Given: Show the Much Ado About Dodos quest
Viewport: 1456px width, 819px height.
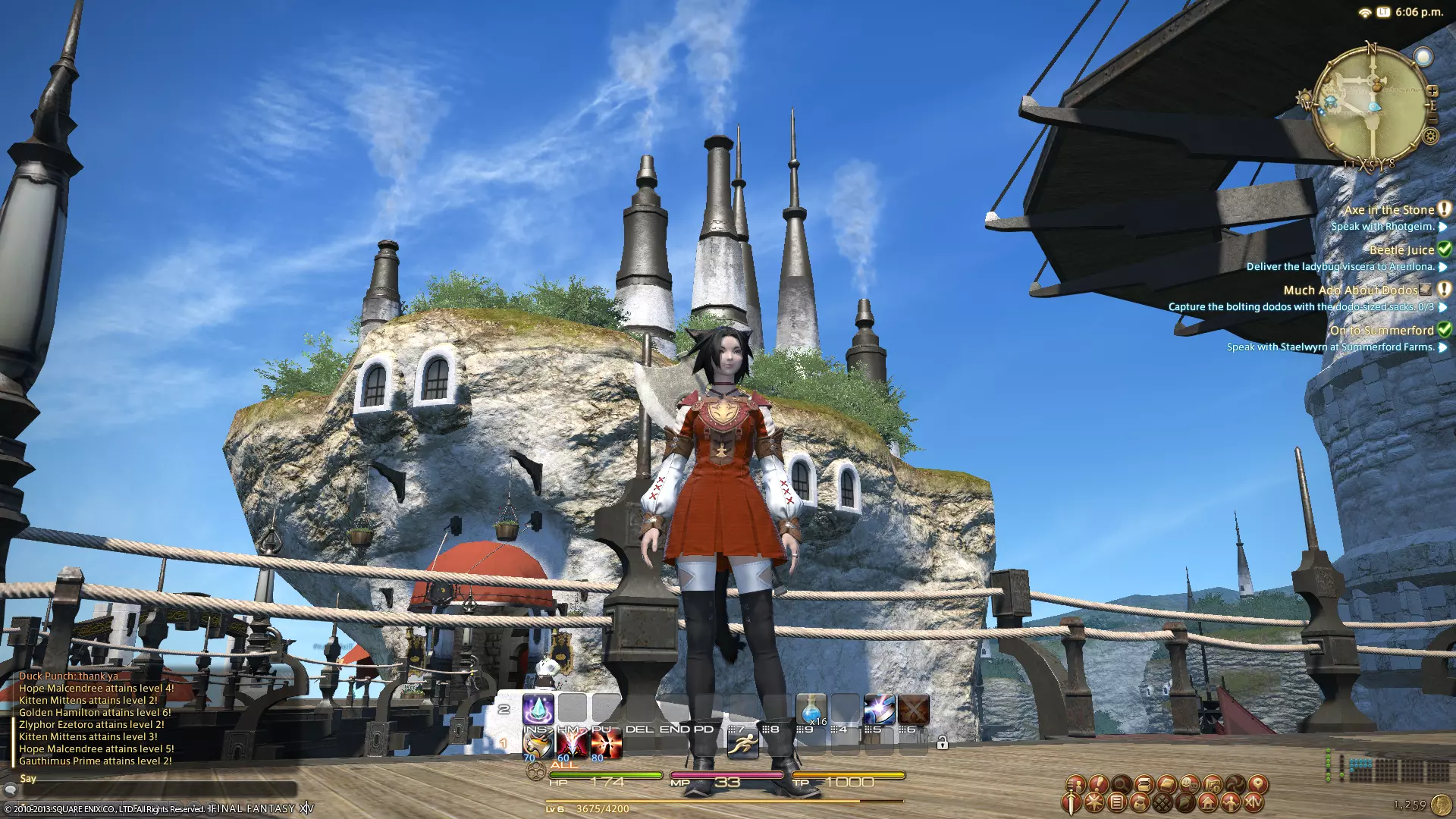Looking at the screenshot, I should 1350,290.
